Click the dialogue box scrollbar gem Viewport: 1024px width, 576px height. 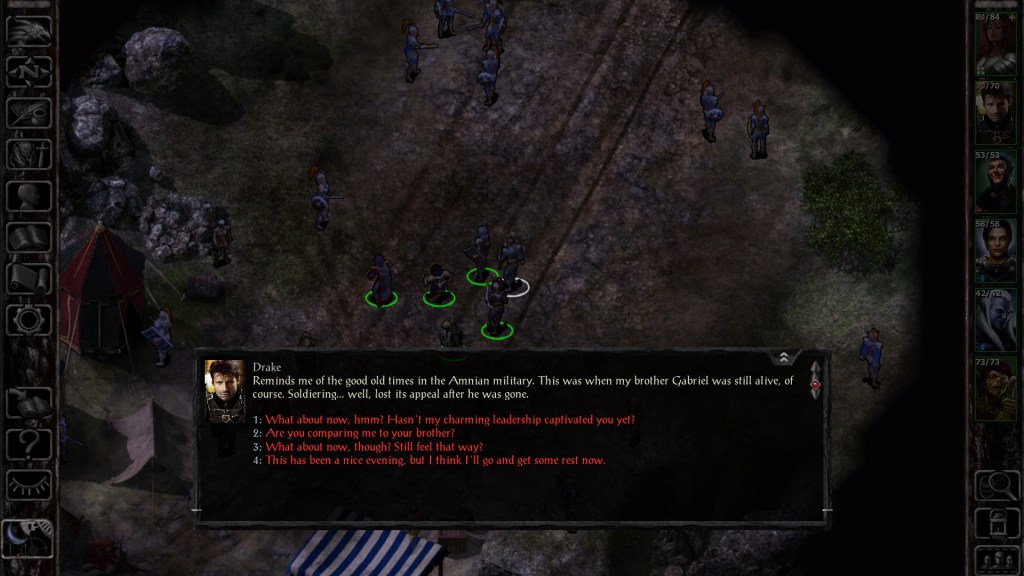point(815,383)
